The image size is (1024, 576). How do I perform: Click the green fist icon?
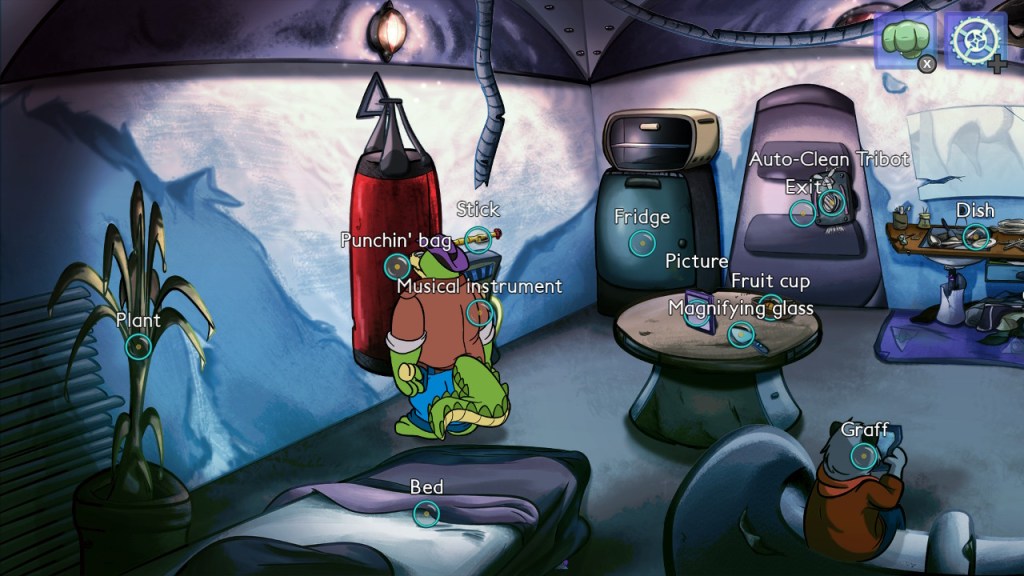click(902, 41)
